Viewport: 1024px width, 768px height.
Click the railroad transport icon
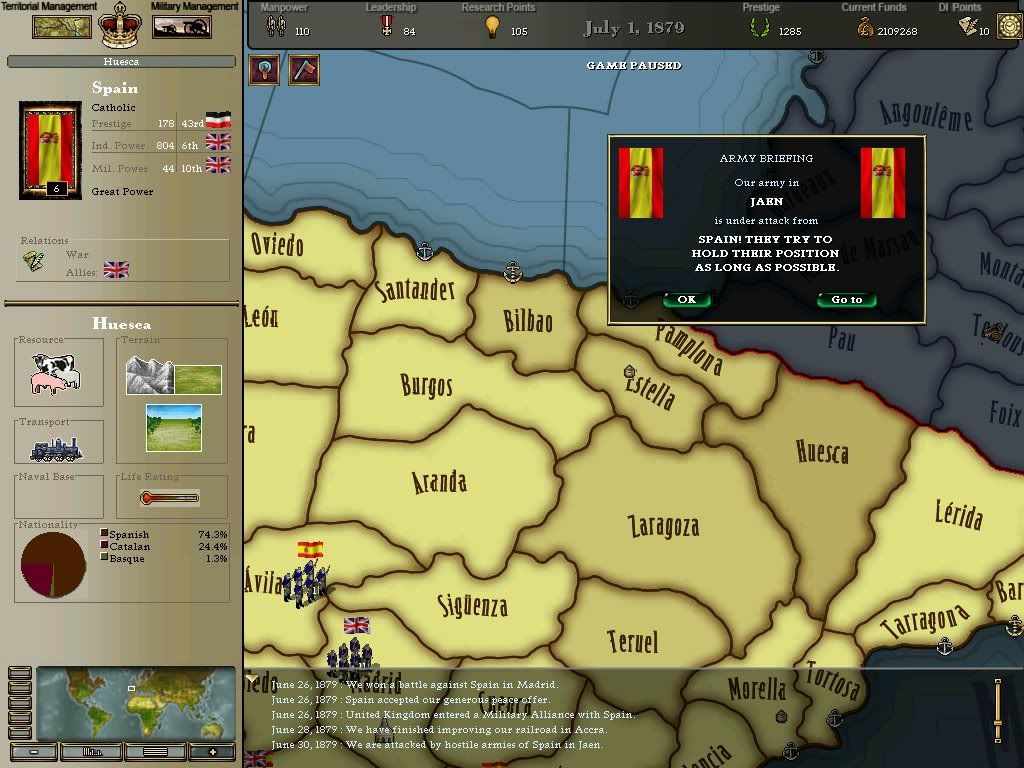pos(56,449)
